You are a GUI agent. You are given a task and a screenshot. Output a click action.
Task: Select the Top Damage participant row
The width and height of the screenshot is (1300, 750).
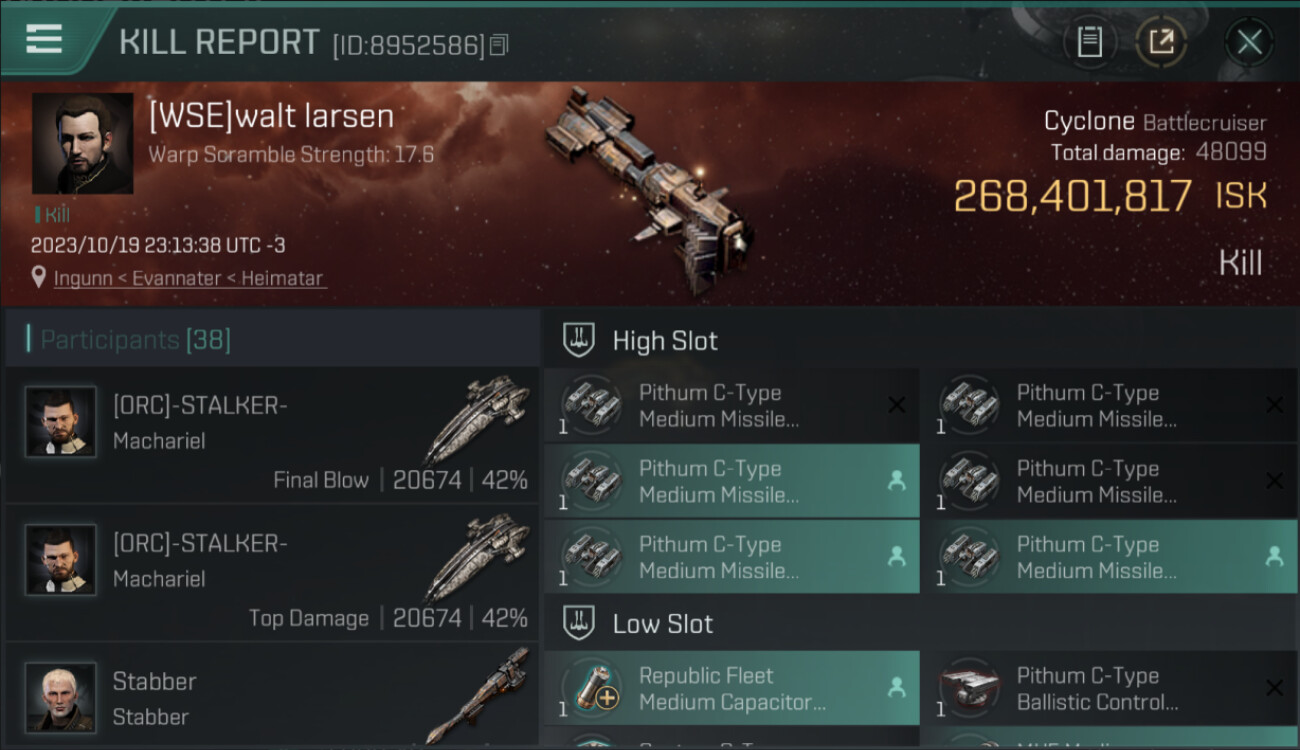click(x=272, y=572)
